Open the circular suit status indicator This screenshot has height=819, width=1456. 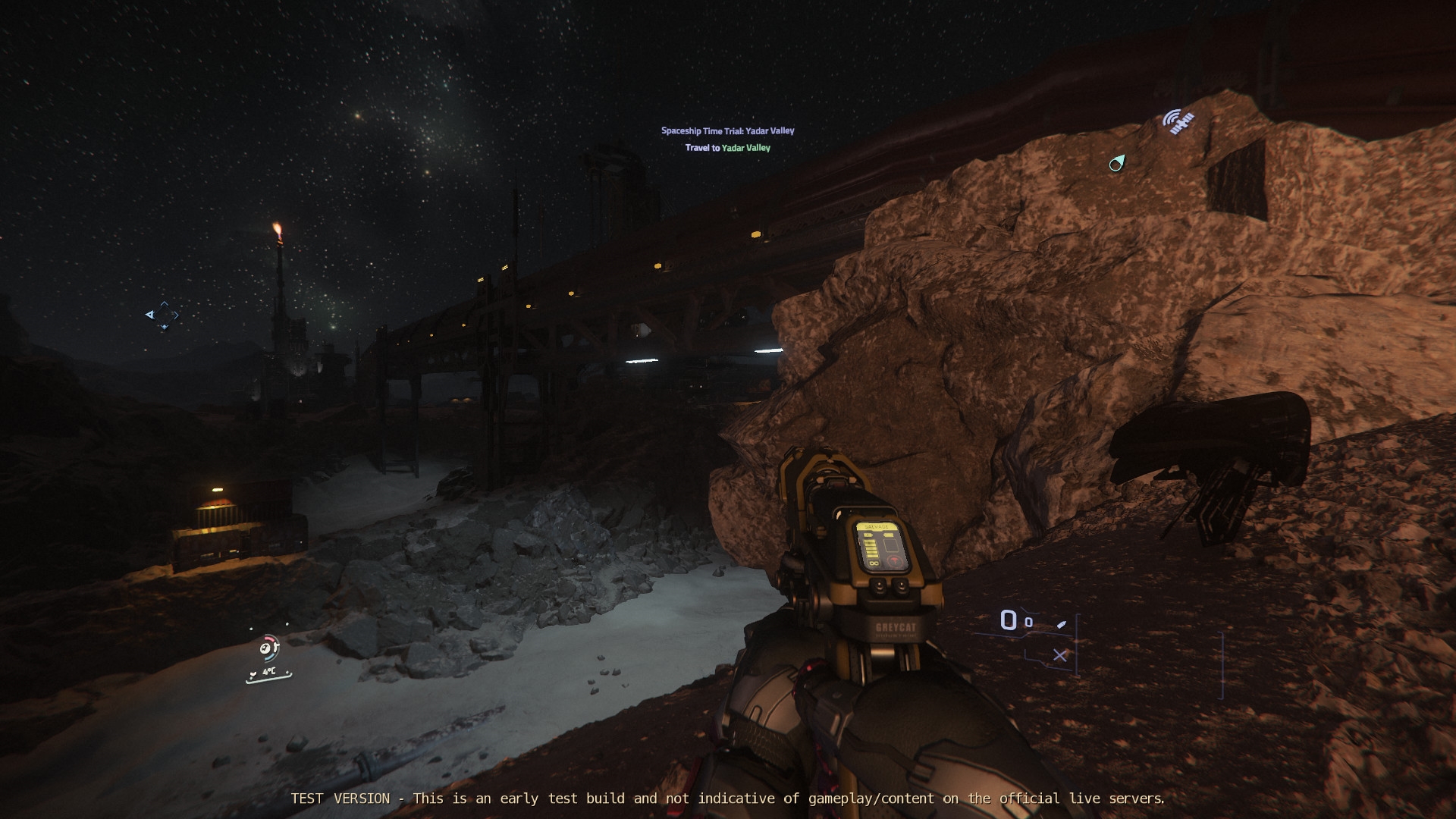pos(268,648)
